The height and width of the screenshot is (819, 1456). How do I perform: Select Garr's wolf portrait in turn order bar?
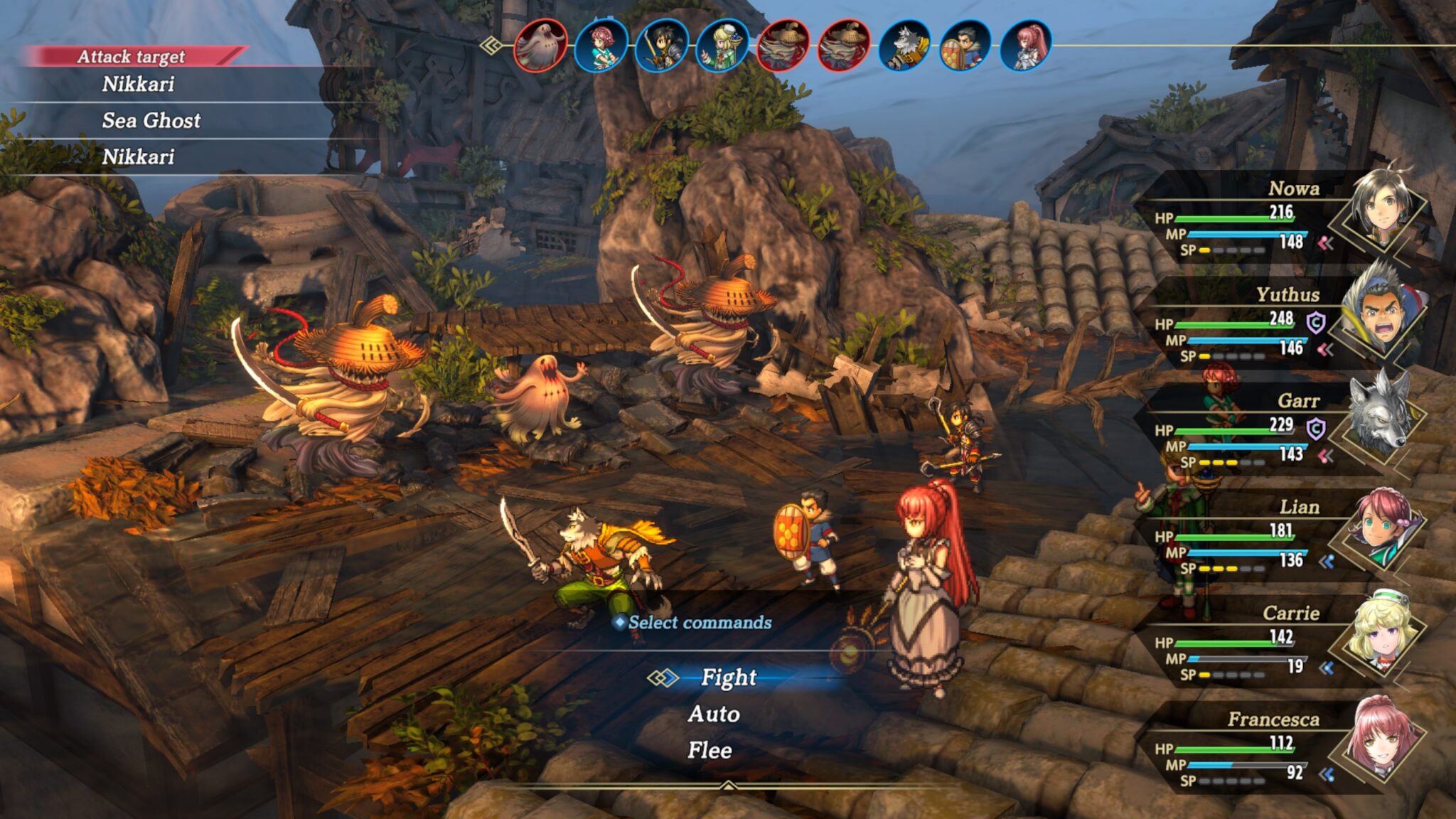[x=904, y=46]
